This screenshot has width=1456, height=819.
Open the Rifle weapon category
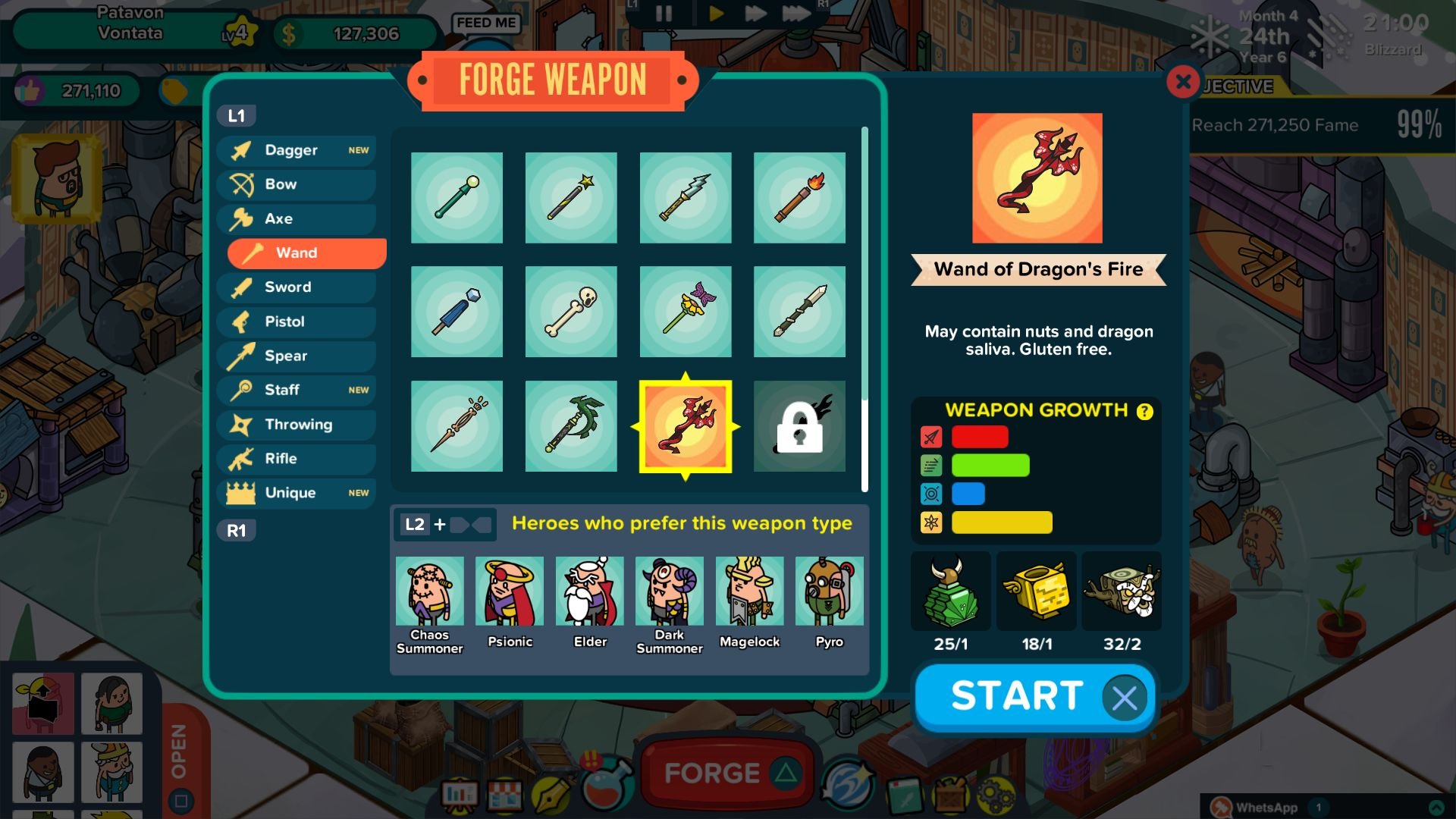point(296,458)
